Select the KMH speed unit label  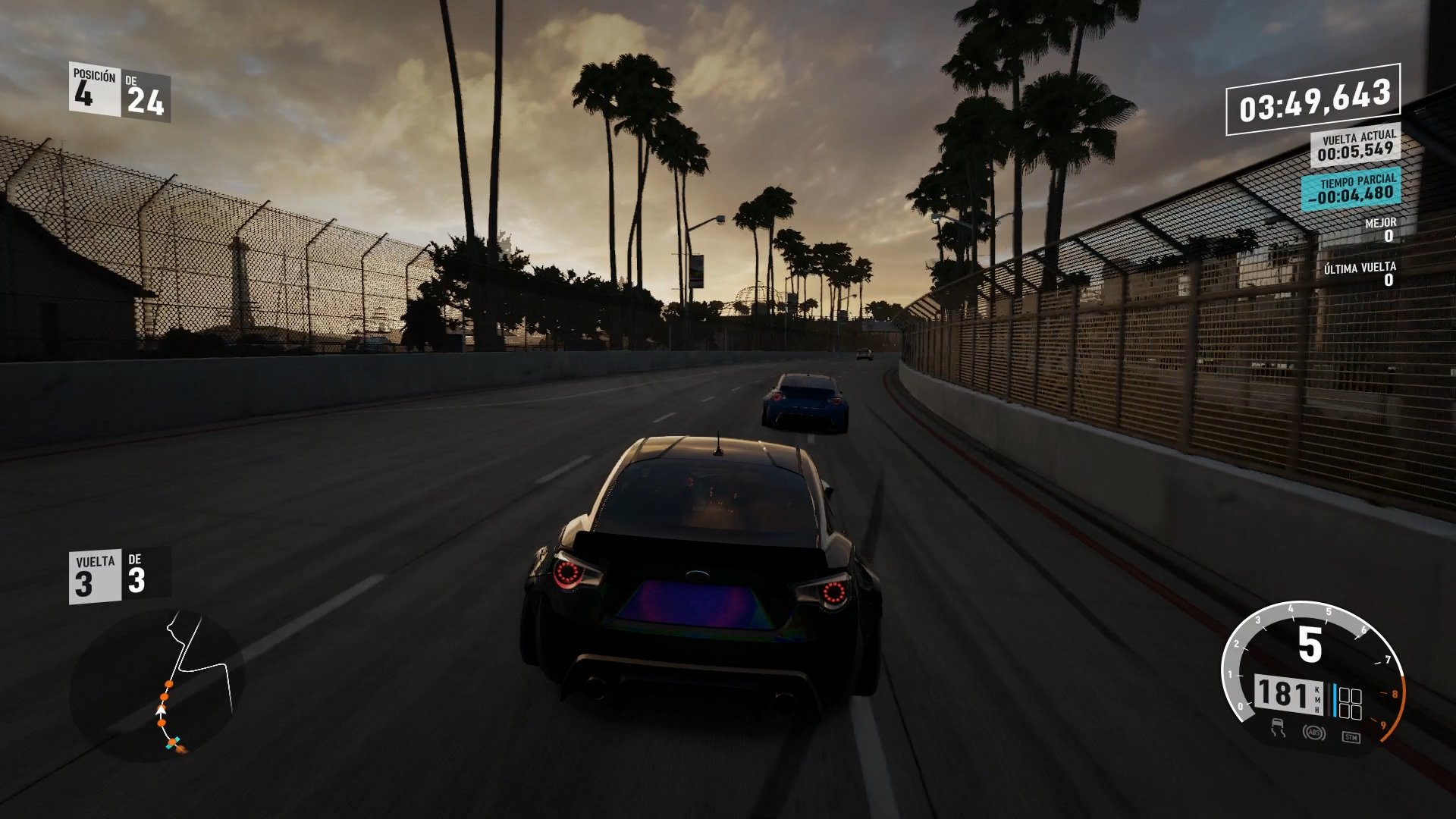(1316, 699)
